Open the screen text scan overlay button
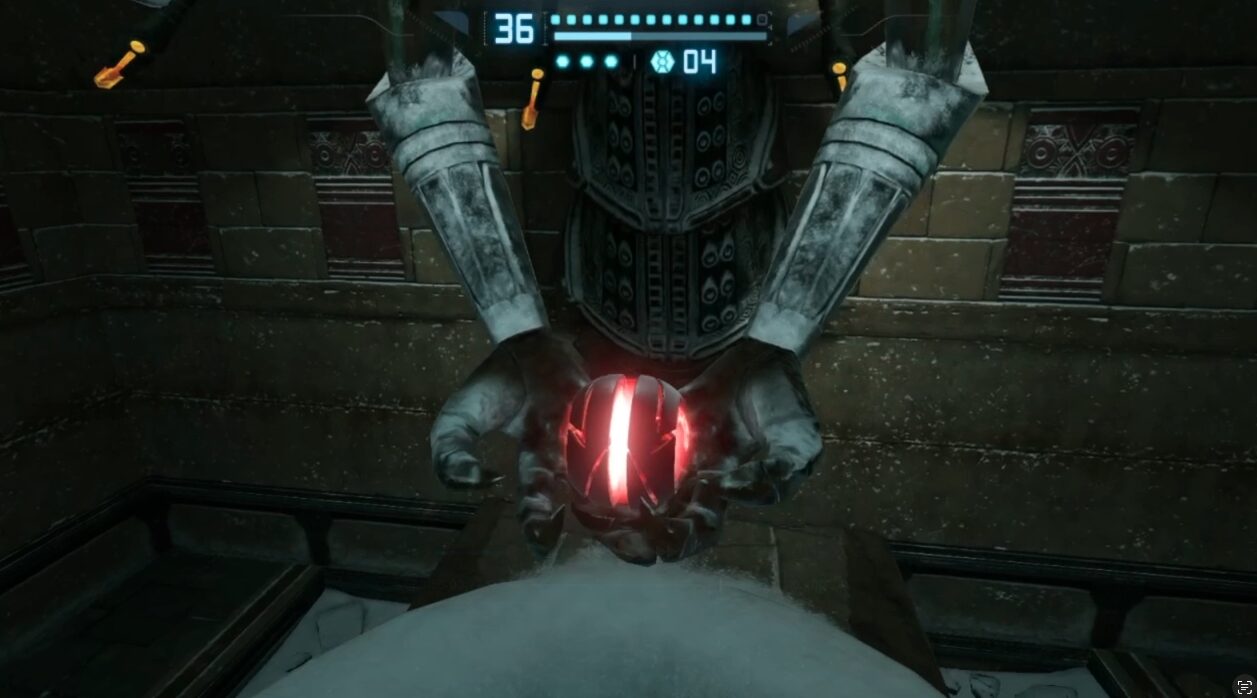1257x698 pixels. pyautogui.click(x=1243, y=685)
